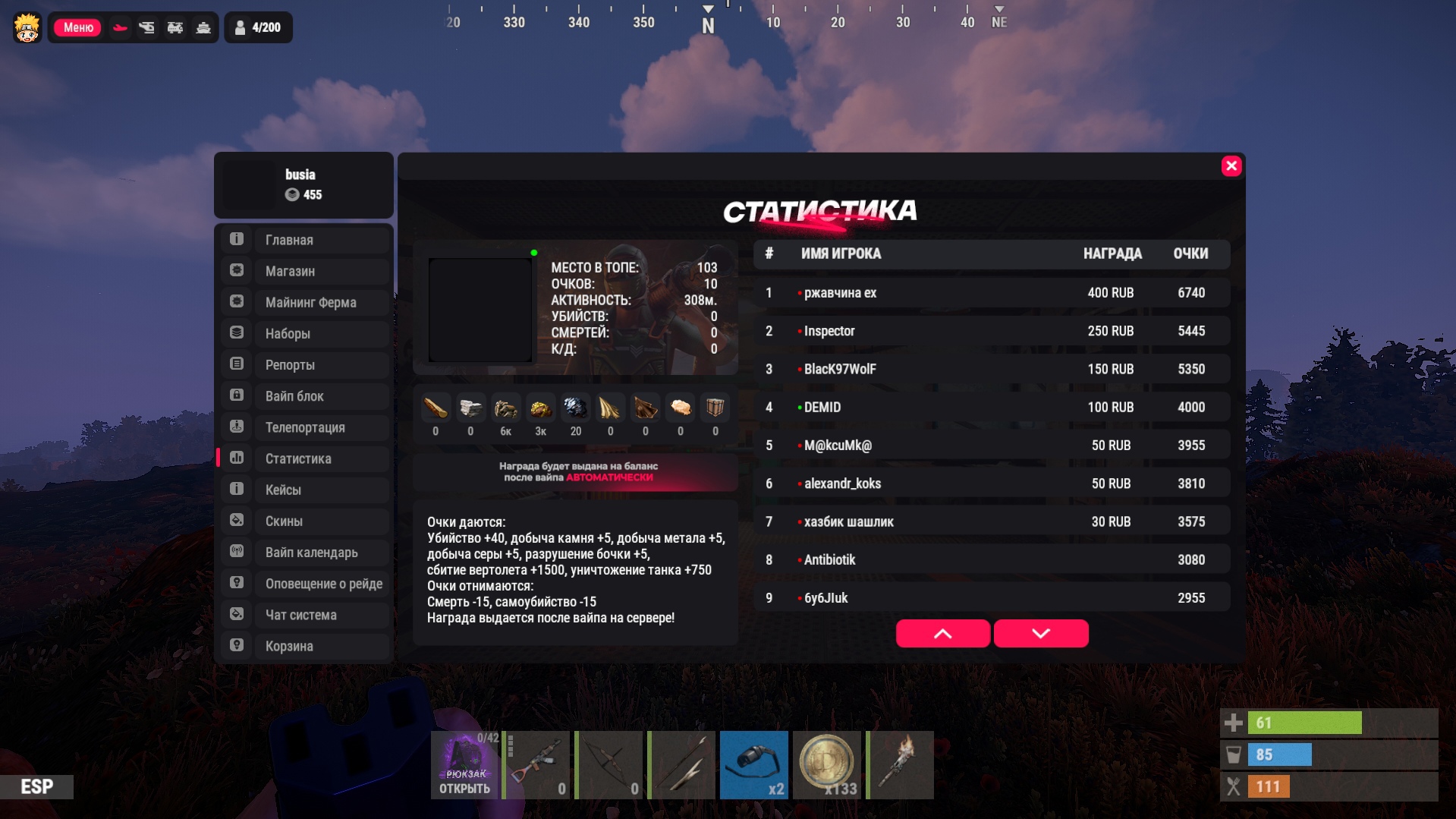Open the Вайп календарь entry
The width and height of the screenshot is (1456, 819).
click(305, 553)
